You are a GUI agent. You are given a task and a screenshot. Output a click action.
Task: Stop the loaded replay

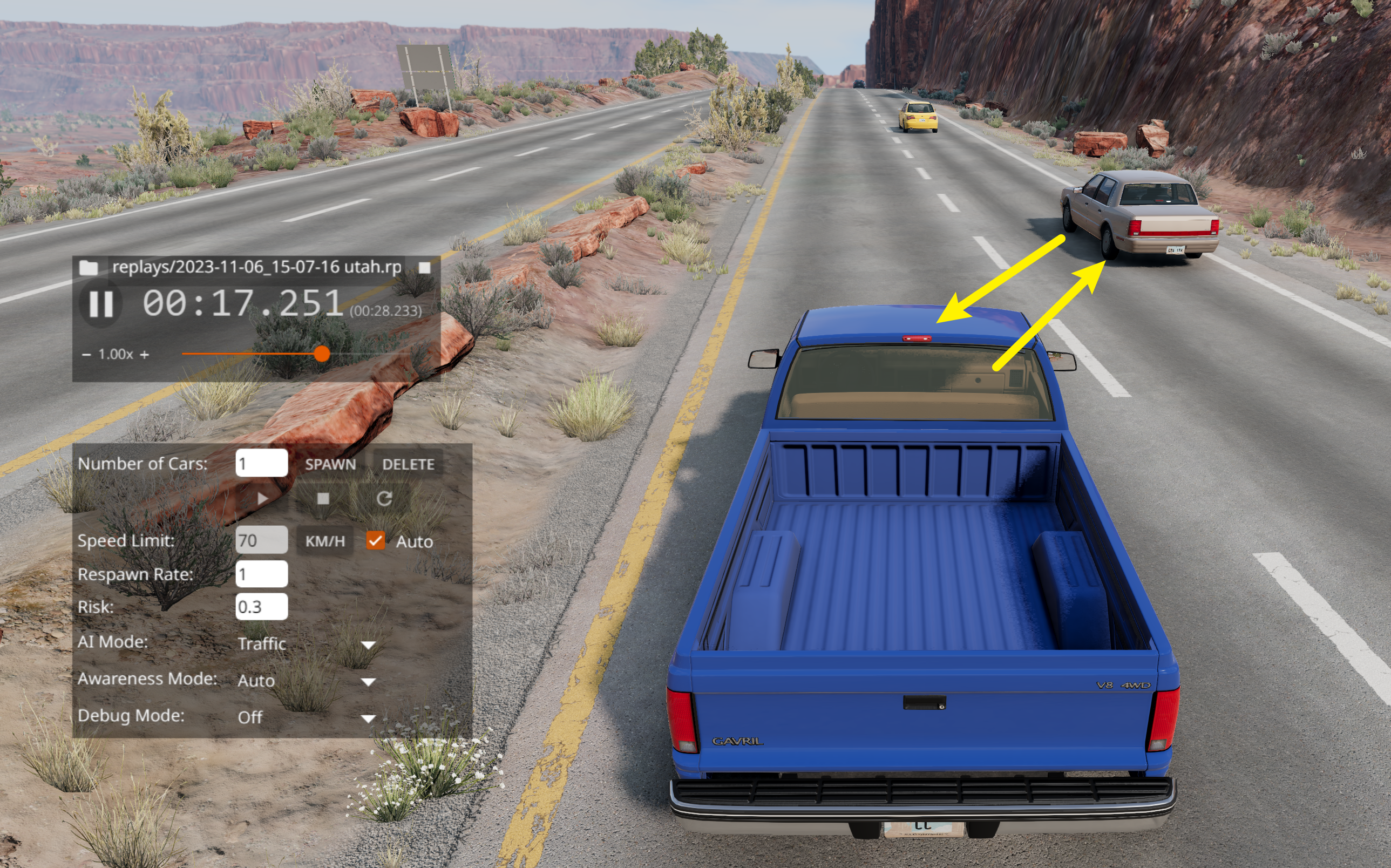click(x=424, y=268)
